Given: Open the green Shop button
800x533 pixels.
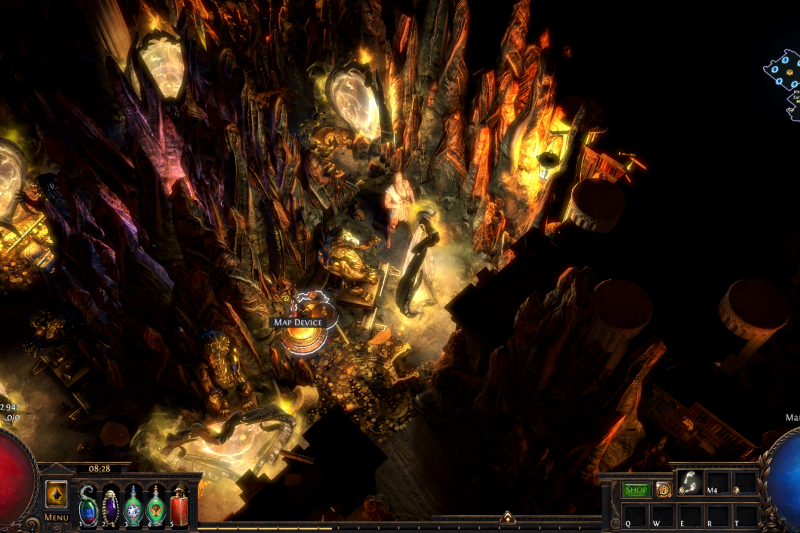Looking at the screenshot, I should [x=636, y=489].
